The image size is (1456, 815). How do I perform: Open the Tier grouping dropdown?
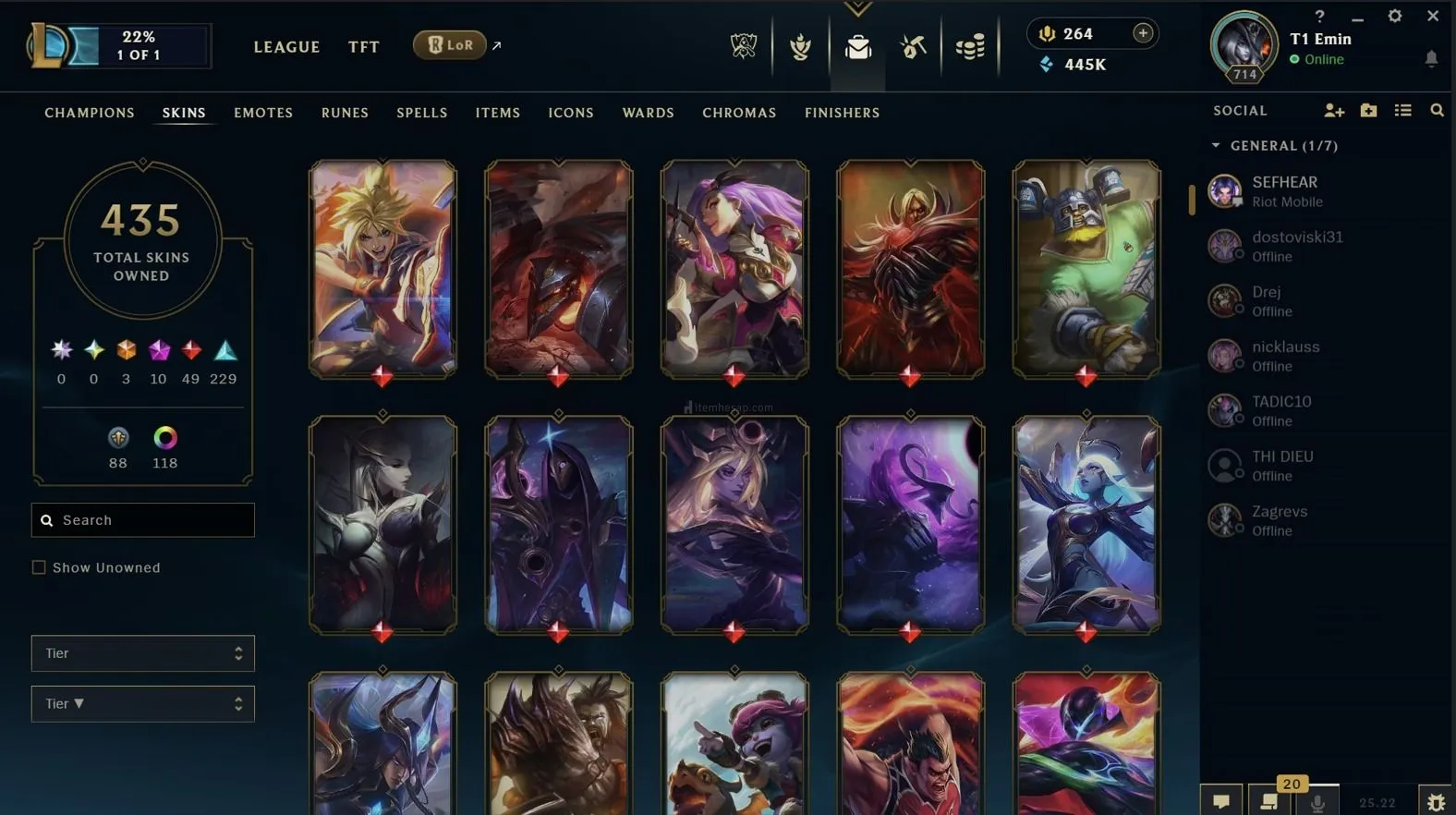click(143, 653)
